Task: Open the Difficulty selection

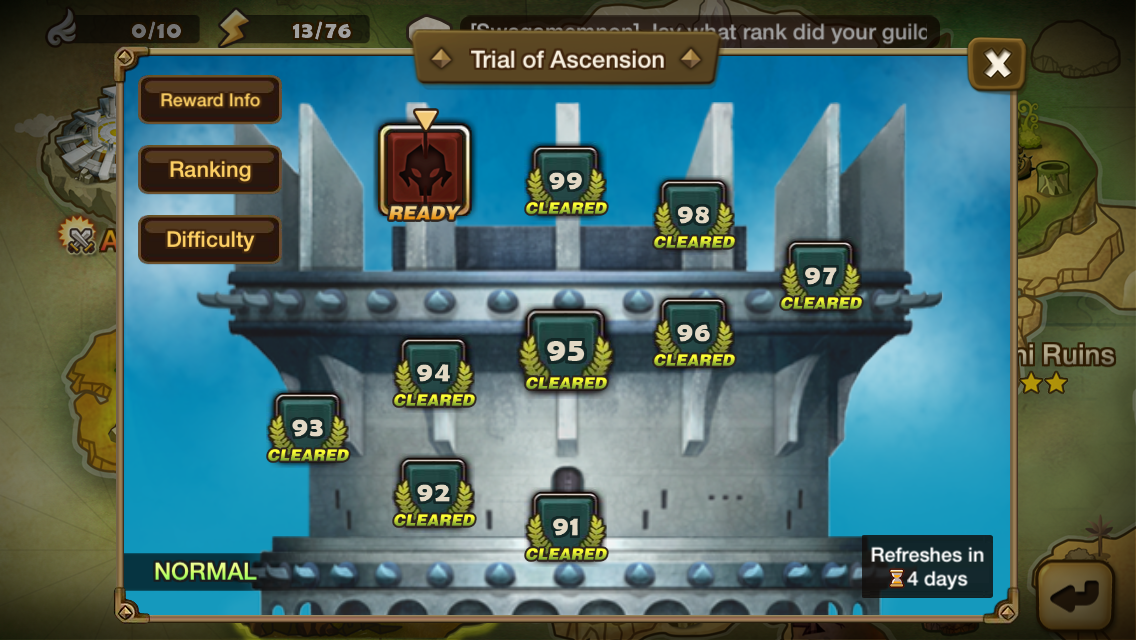Action: coord(210,240)
